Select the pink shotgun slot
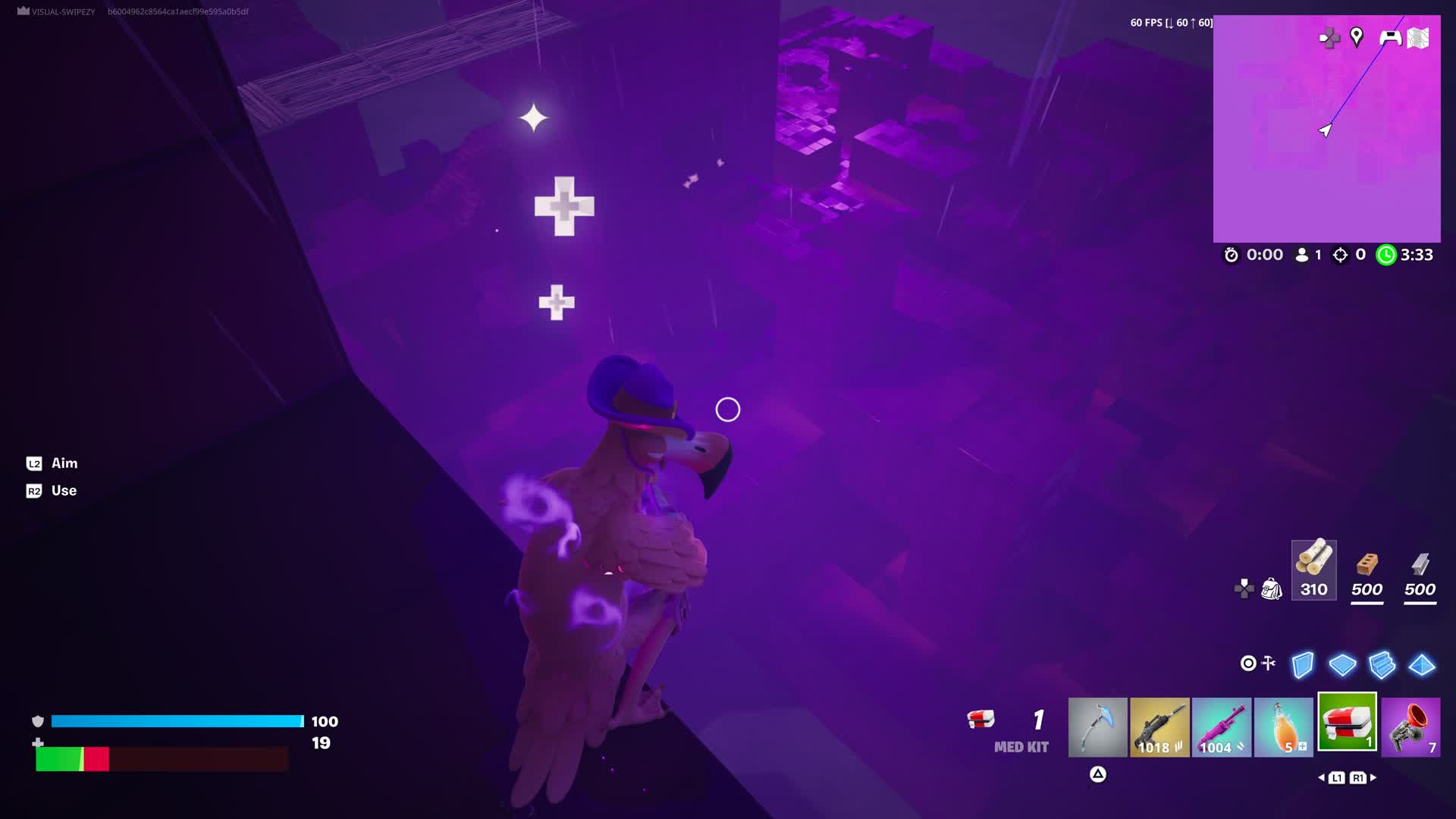1456x819 pixels. 1222,728
